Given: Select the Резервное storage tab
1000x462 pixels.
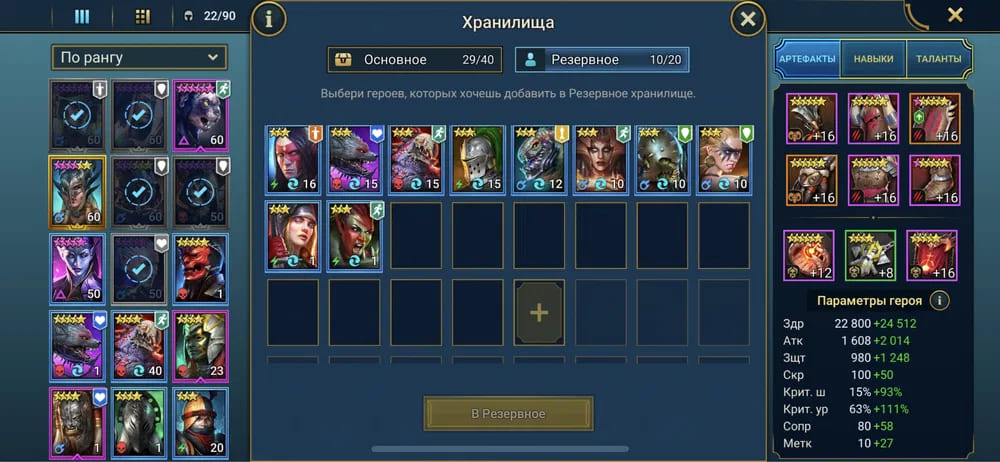Looking at the screenshot, I should point(602,60).
